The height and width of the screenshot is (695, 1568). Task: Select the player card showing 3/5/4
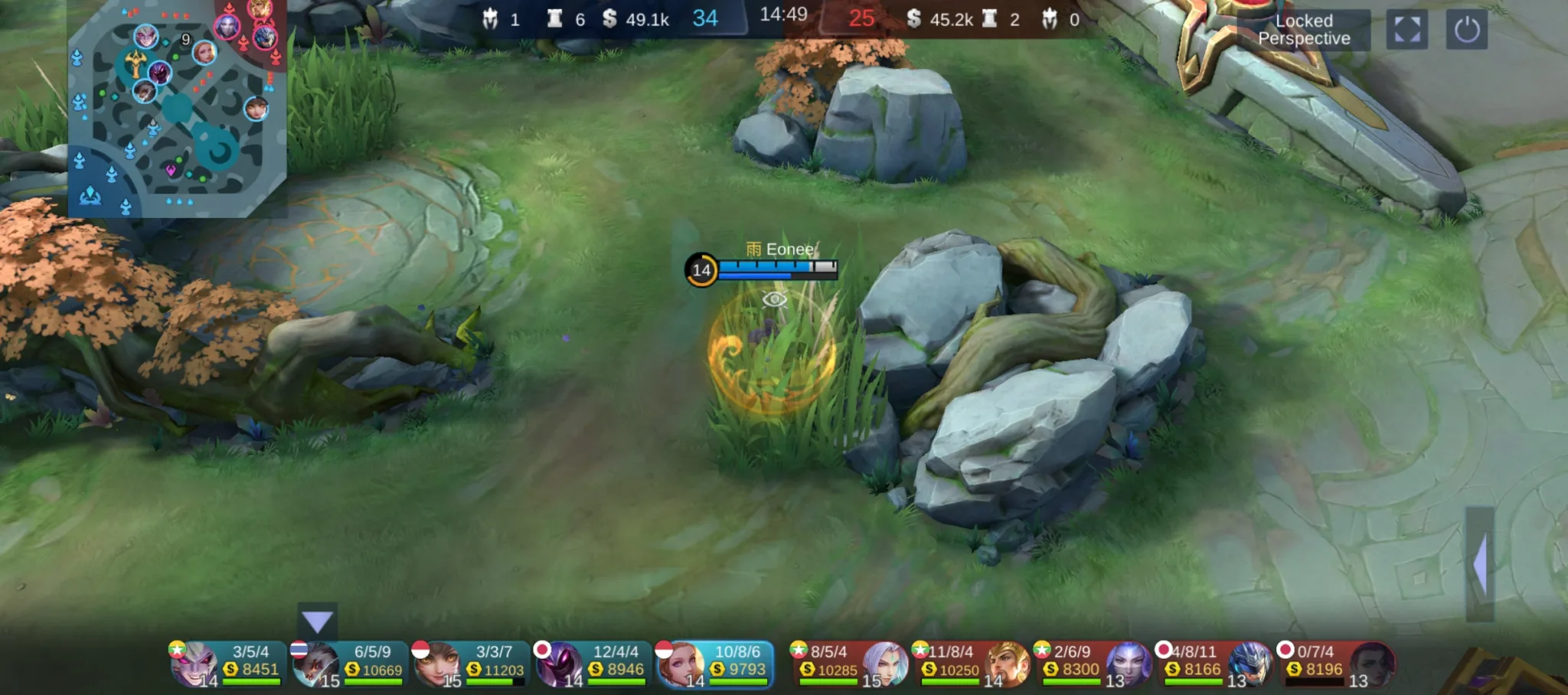click(227, 664)
